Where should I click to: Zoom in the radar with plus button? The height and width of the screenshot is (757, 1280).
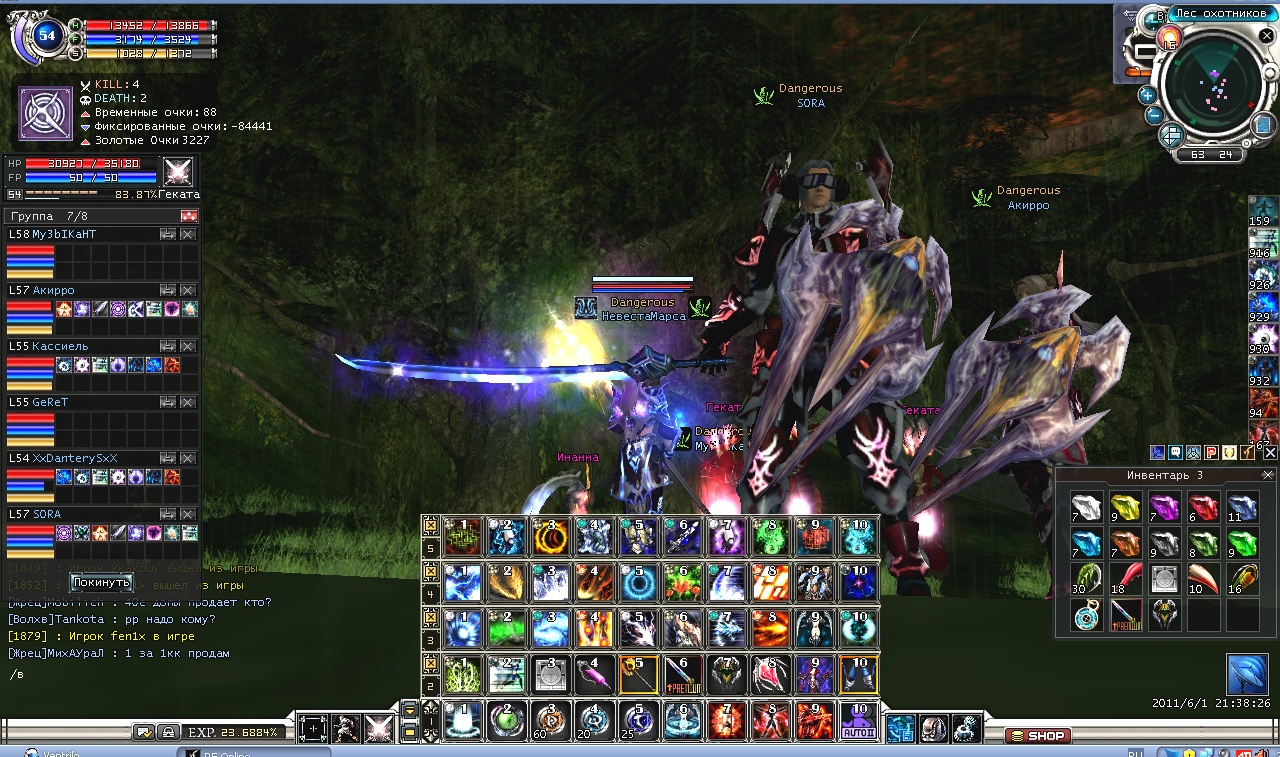tap(1147, 95)
